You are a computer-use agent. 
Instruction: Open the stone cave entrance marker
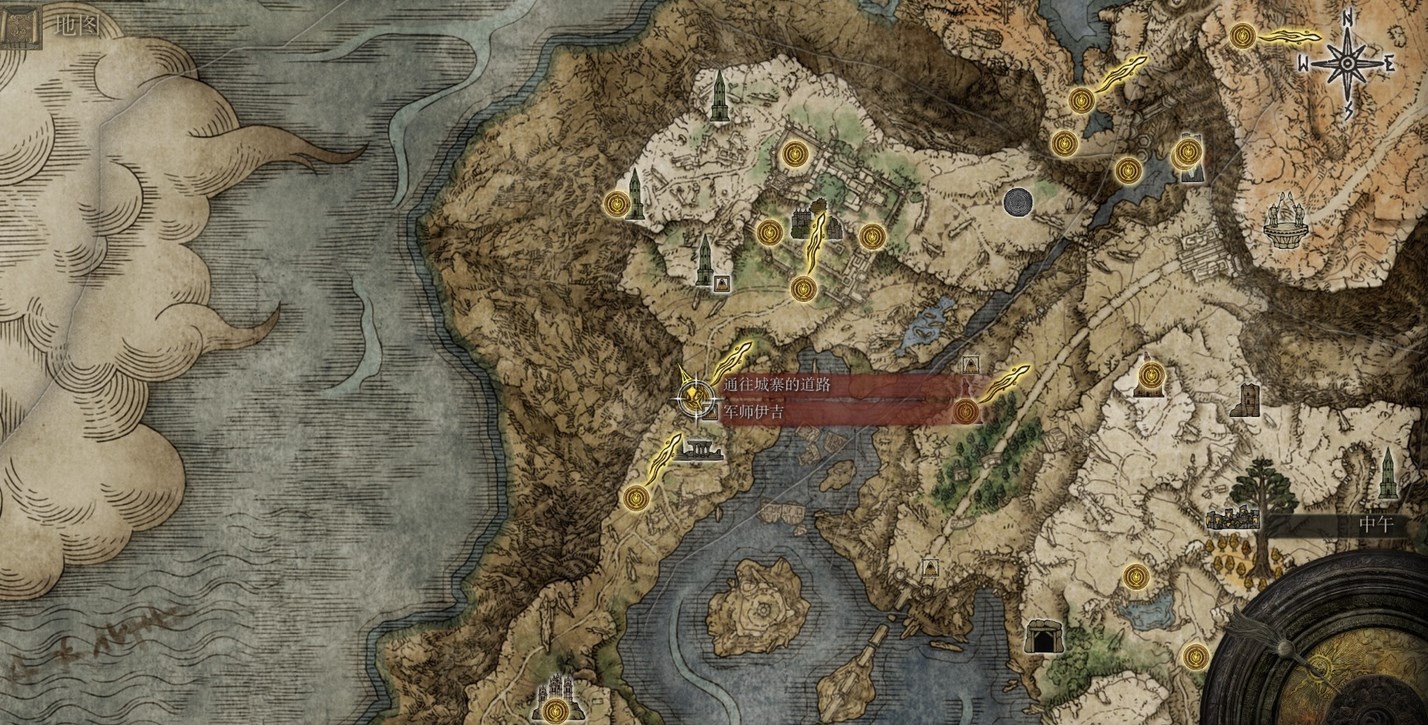coord(1041,635)
